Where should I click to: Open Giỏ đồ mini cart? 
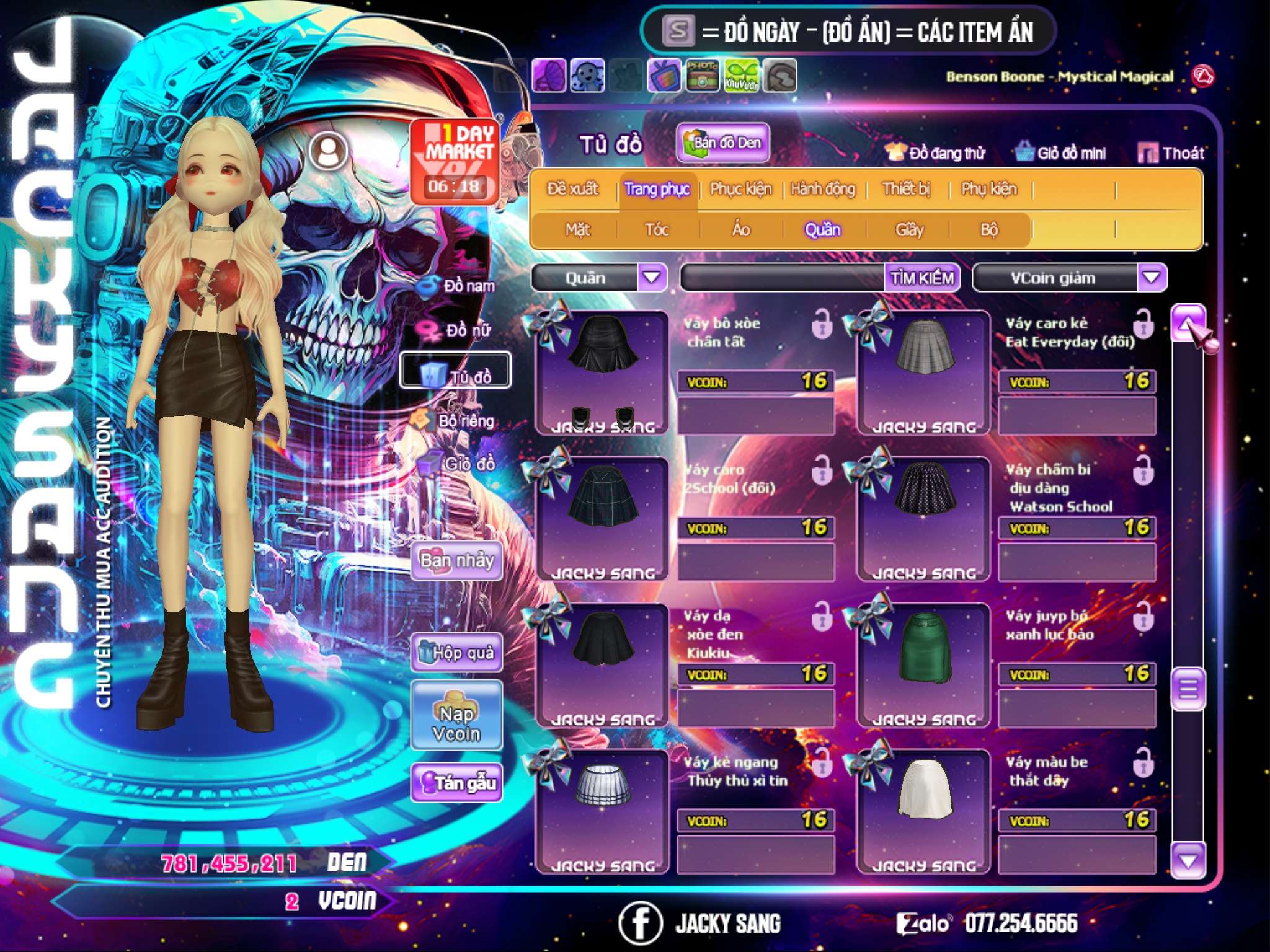click(x=1060, y=153)
